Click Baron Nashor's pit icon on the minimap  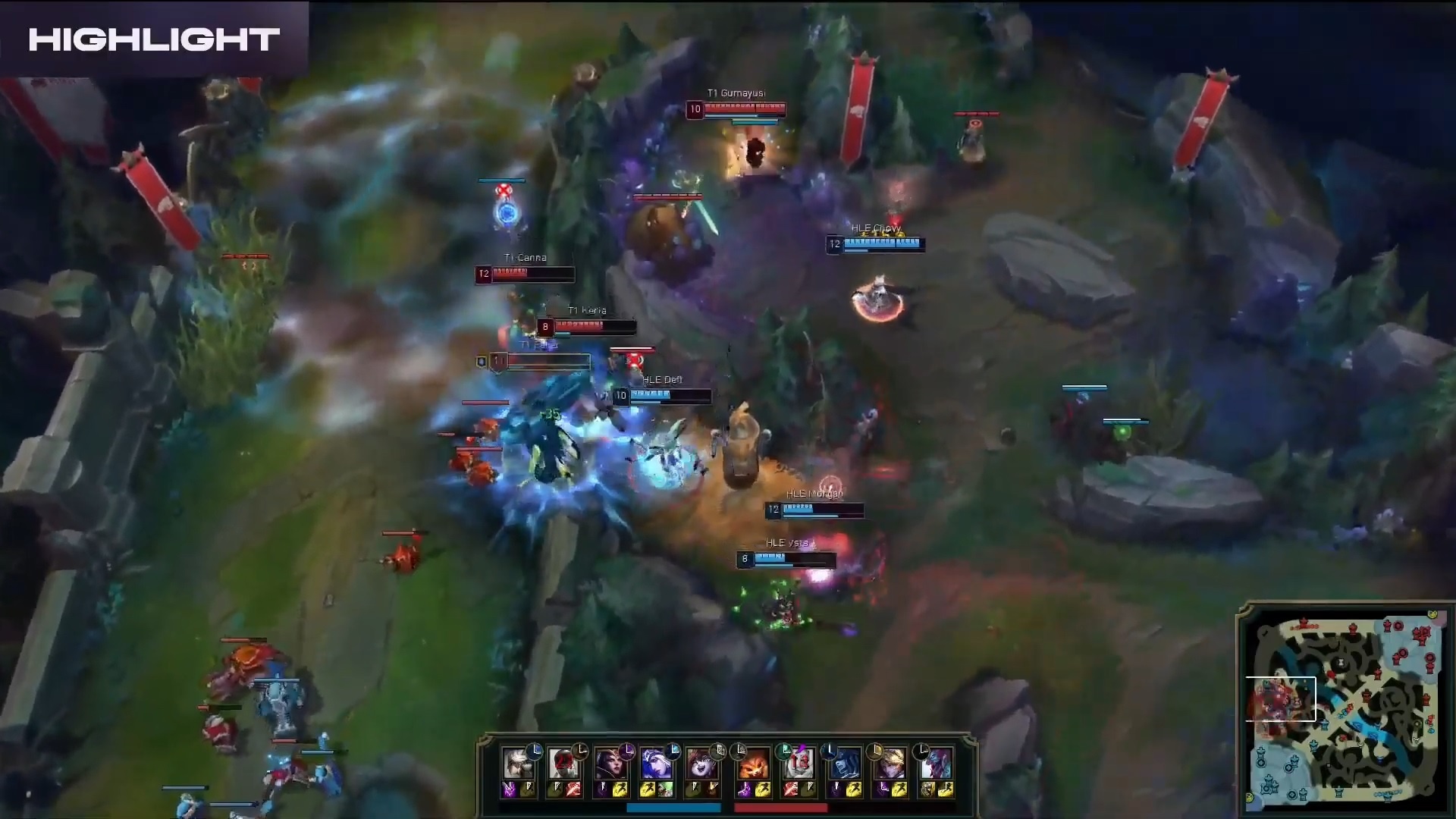point(1340,662)
